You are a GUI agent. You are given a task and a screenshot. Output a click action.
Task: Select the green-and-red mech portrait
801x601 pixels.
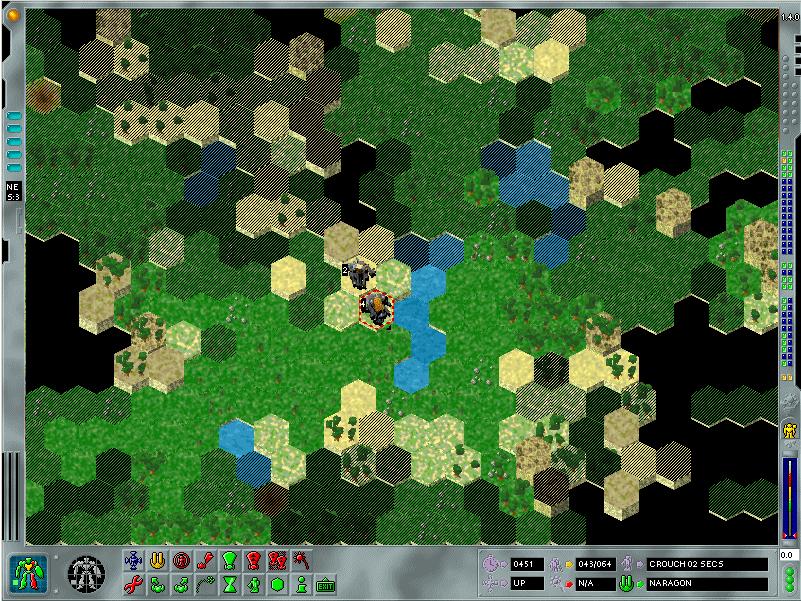pyautogui.click(x=28, y=572)
